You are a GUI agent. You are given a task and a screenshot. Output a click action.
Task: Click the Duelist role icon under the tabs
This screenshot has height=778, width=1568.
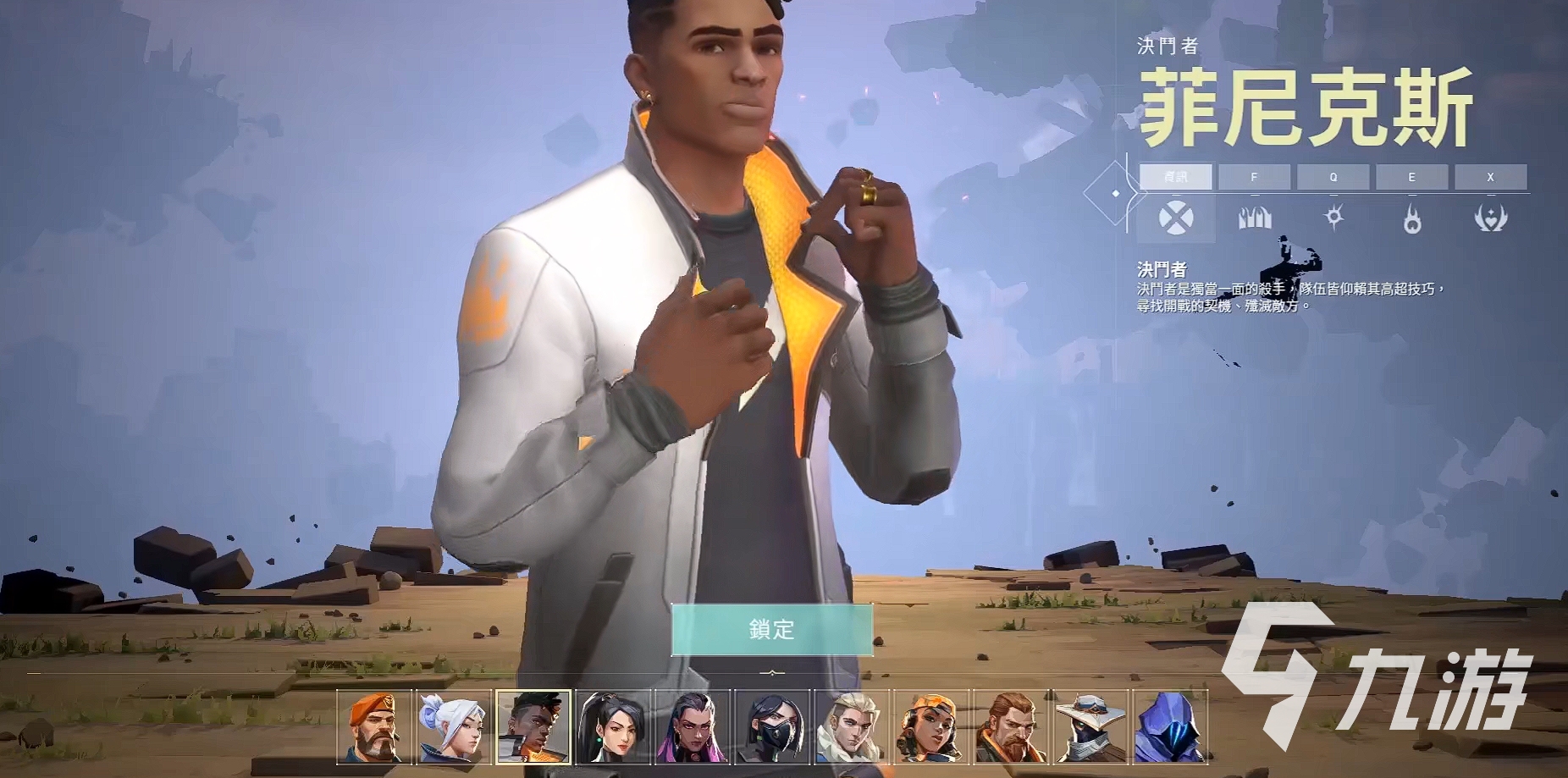[1176, 218]
